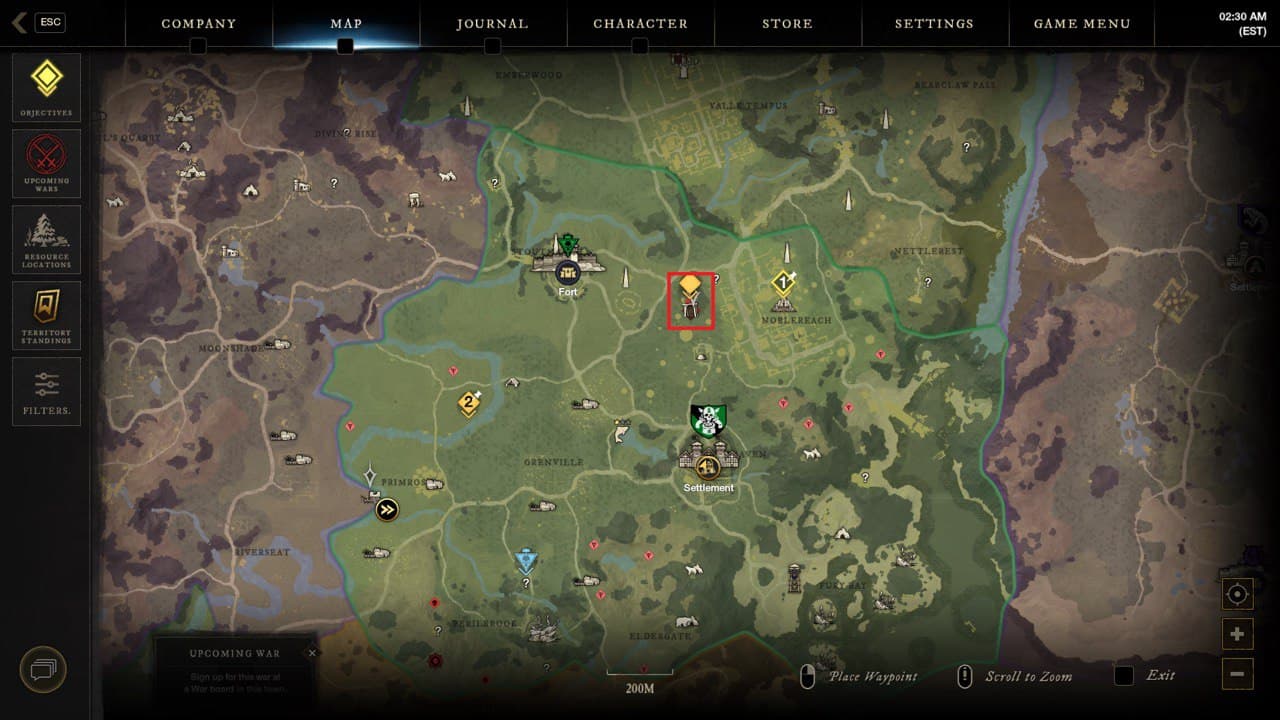The image size is (1280, 720).
Task: Open the Company tab
Action: coord(198,24)
